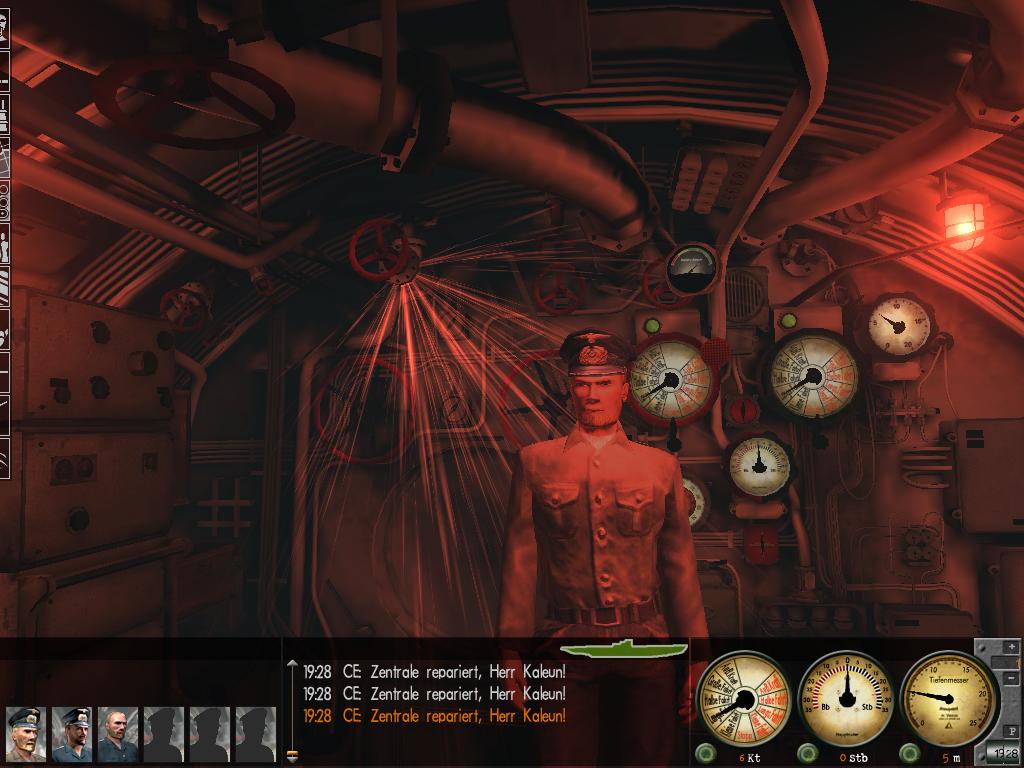Screen dimensions: 1024x768
Task: Pause the game with the P button
Action: pos(1011,731)
